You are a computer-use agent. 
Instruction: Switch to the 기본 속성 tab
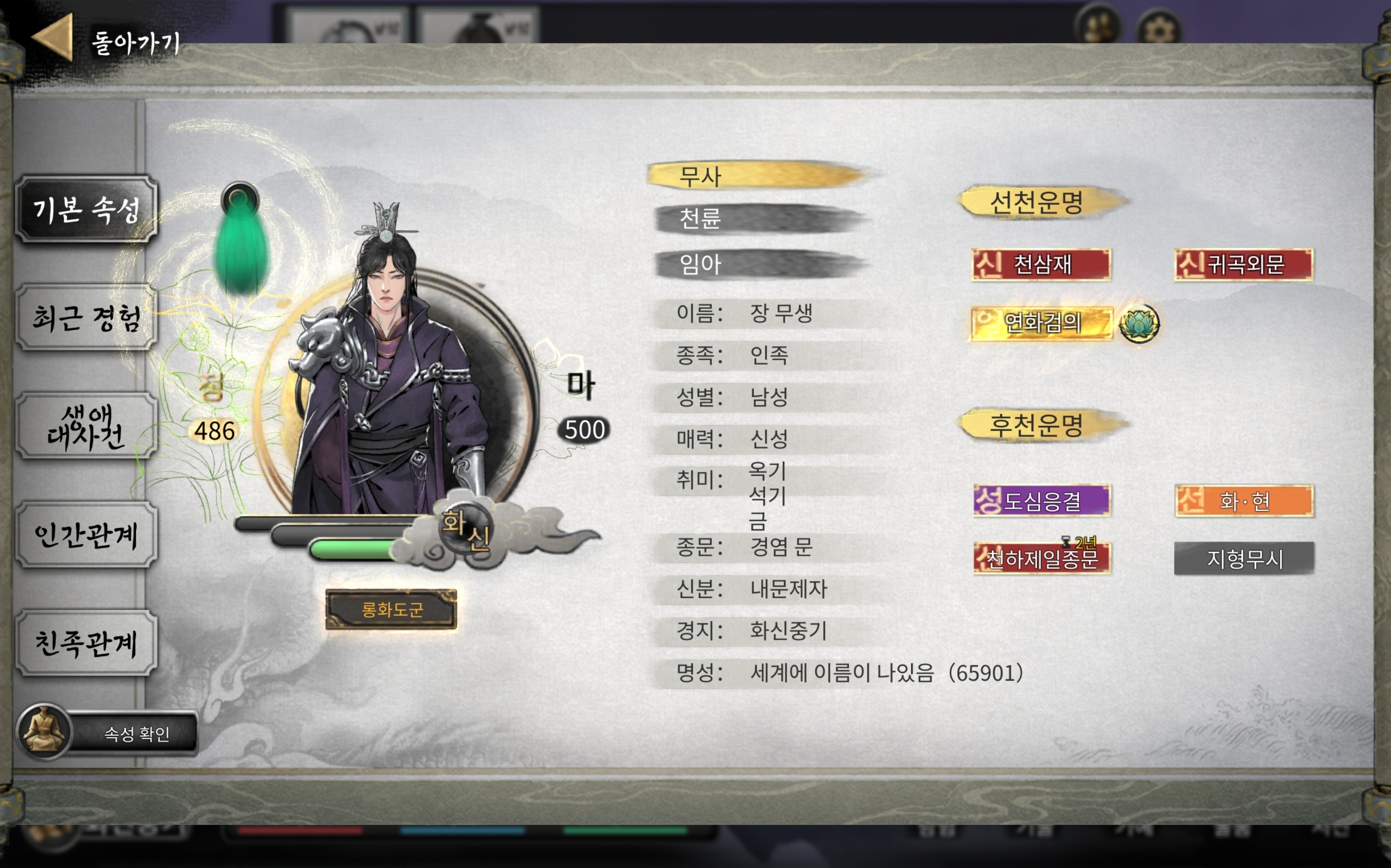coord(86,209)
